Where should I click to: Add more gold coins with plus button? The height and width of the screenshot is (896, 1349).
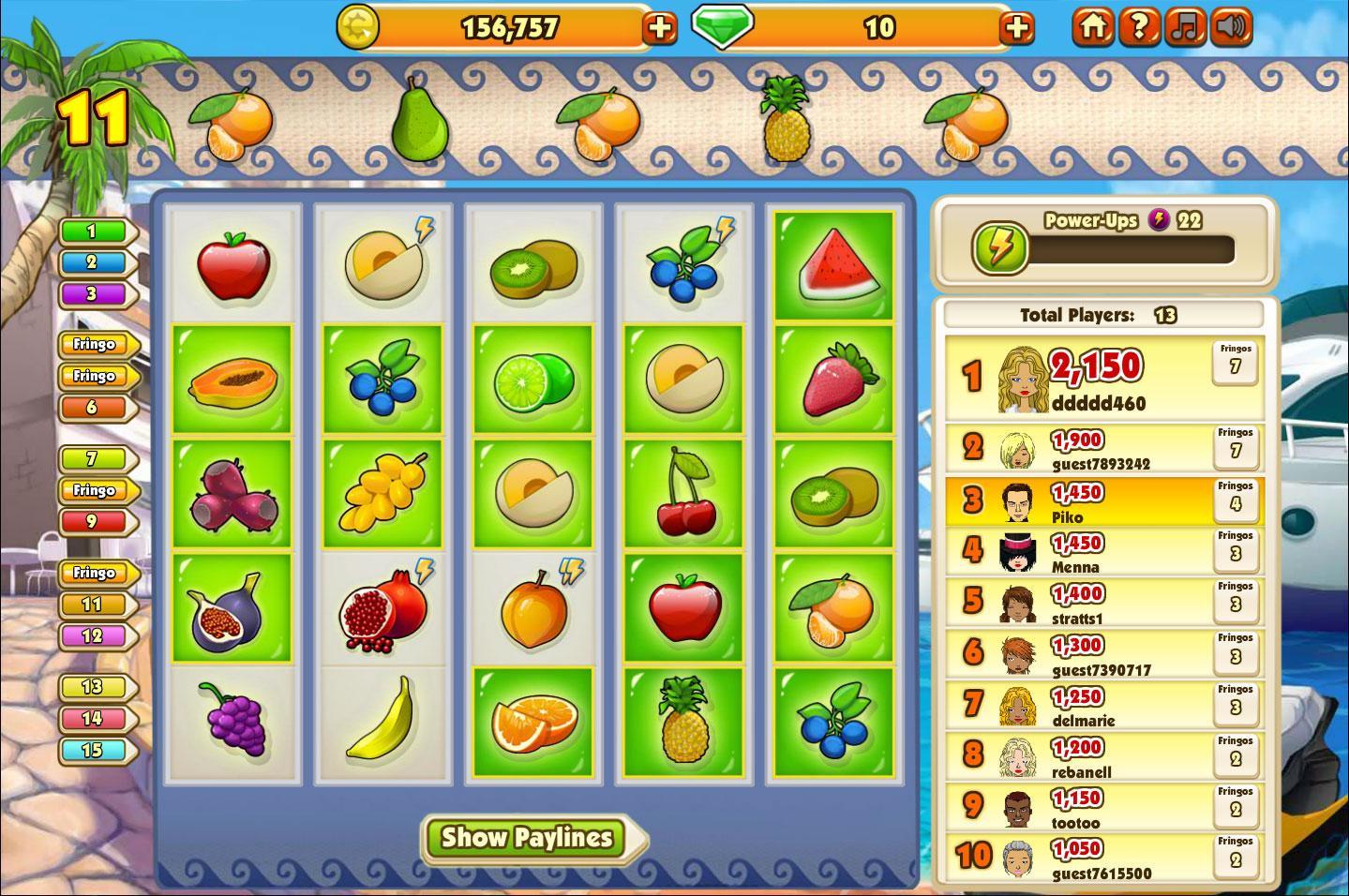coord(659,28)
